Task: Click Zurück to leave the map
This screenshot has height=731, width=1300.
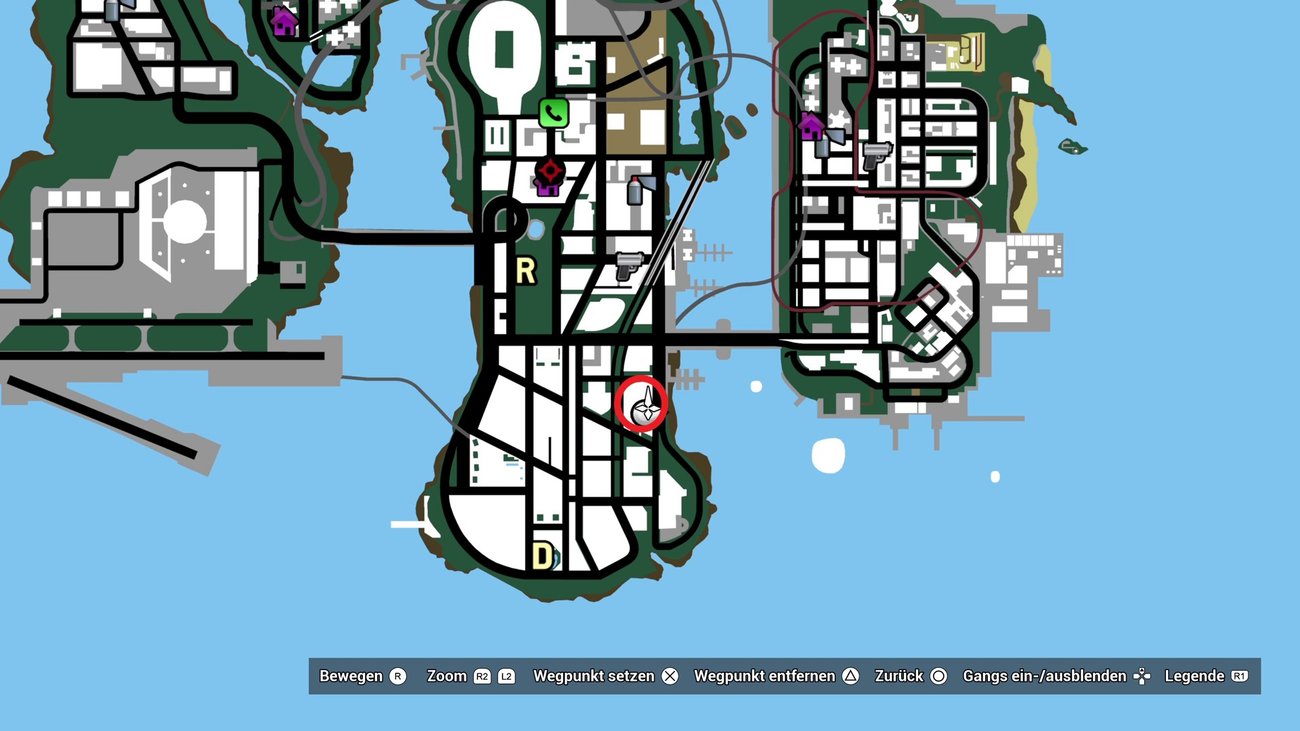Action: coord(900,676)
